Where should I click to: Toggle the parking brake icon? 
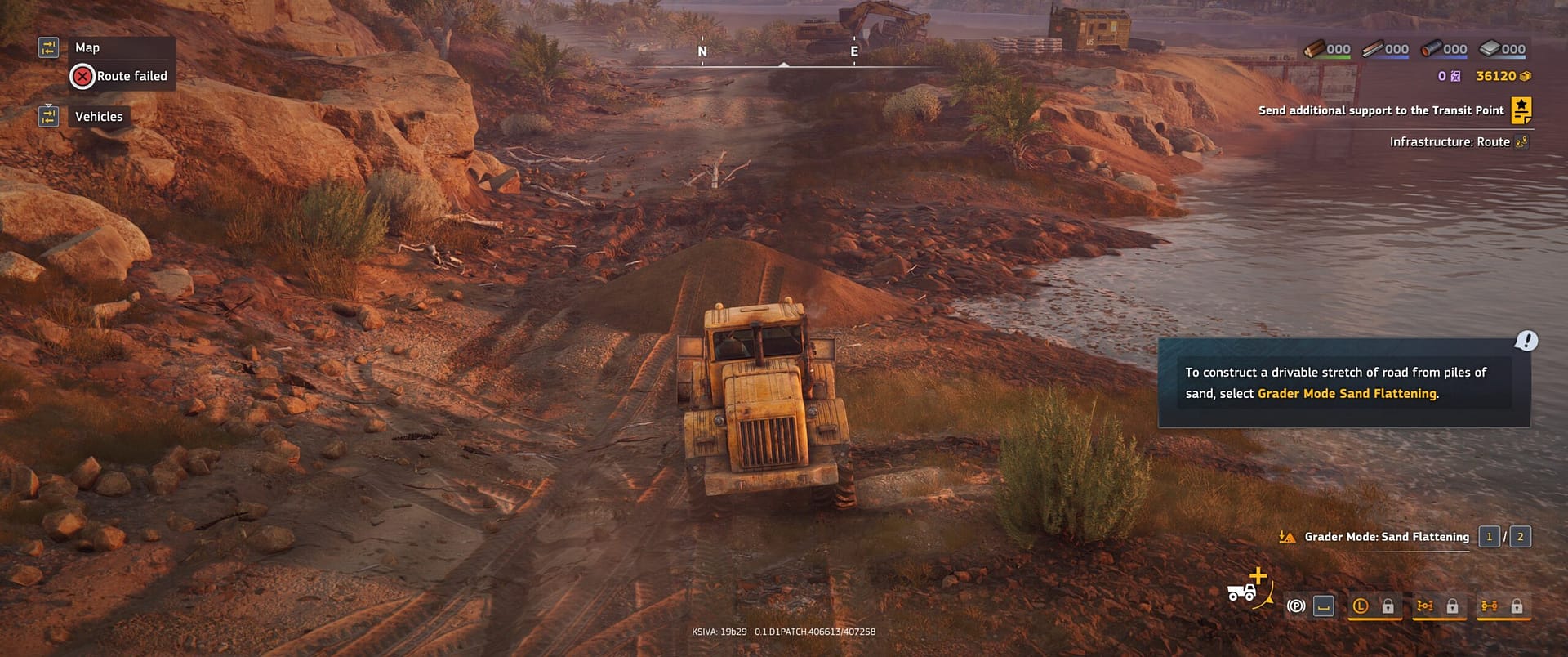(1295, 606)
